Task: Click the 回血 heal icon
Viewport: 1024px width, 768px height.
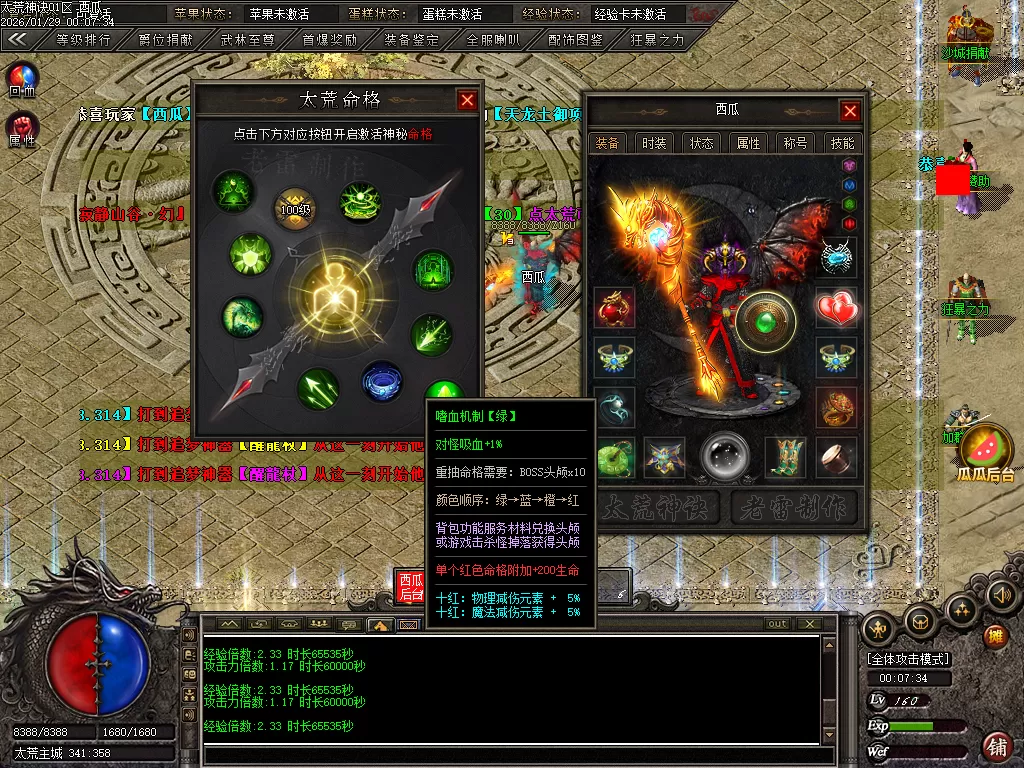Action: point(22,77)
